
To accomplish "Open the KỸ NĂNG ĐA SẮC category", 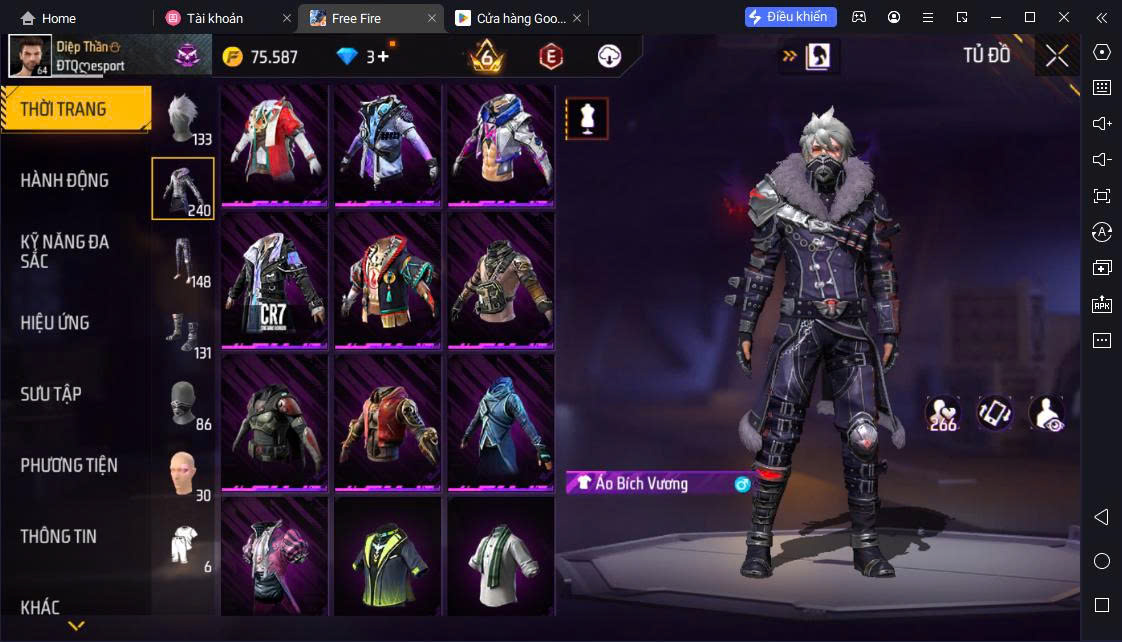I will (65, 251).
